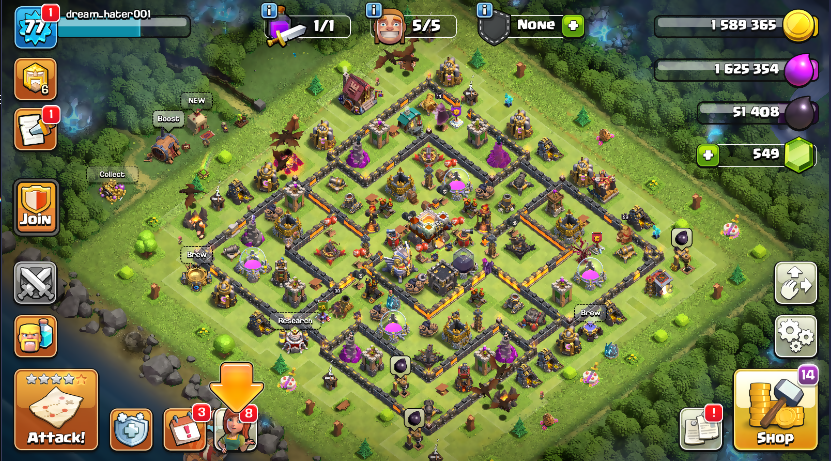Image resolution: width=831 pixels, height=461 pixels.
Task: Open the Shop
Action: point(774,410)
